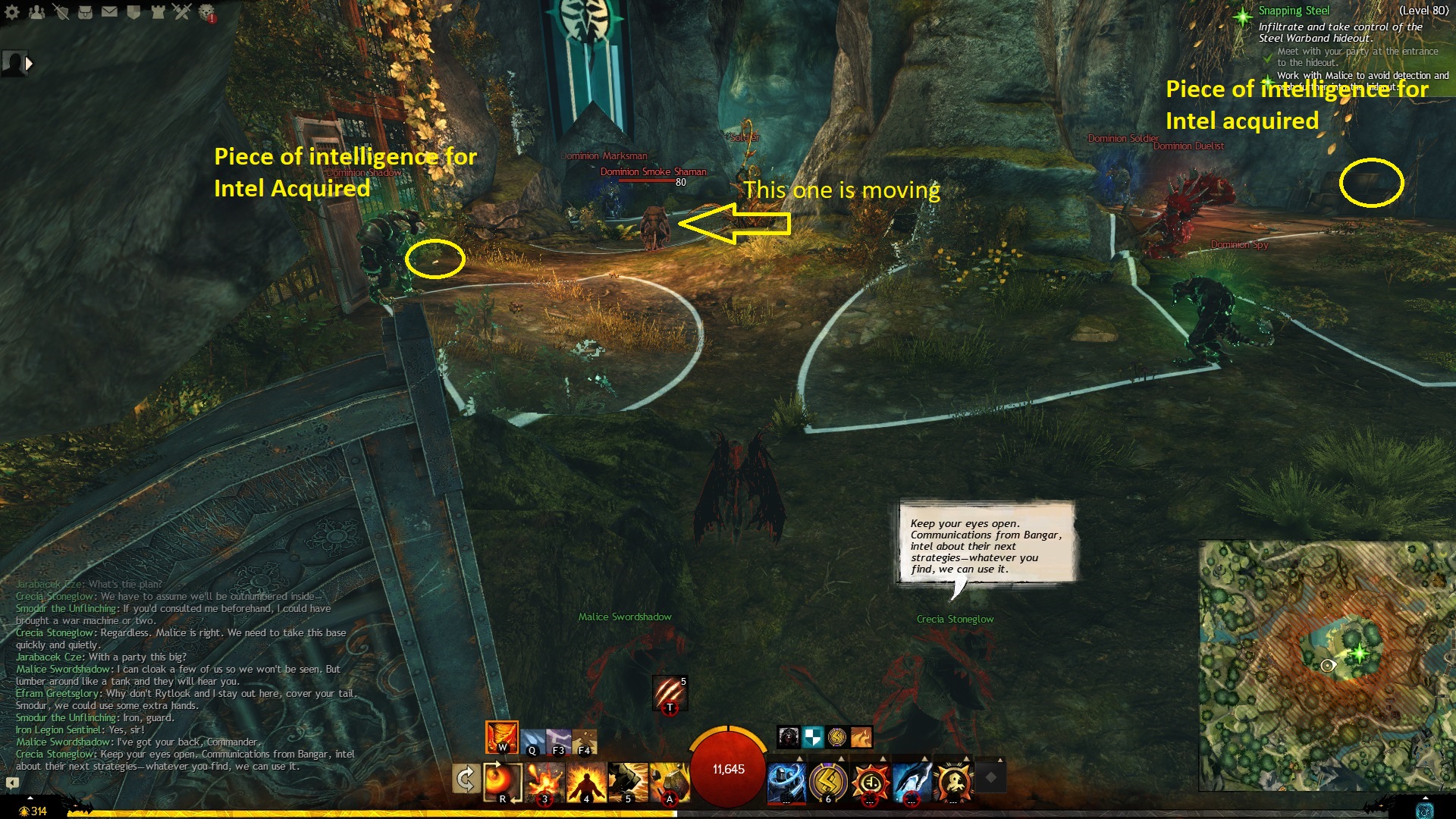The height and width of the screenshot is (819, 1456).
Task: Open the contacts and LFG panel
Action: tap(36, 12)
